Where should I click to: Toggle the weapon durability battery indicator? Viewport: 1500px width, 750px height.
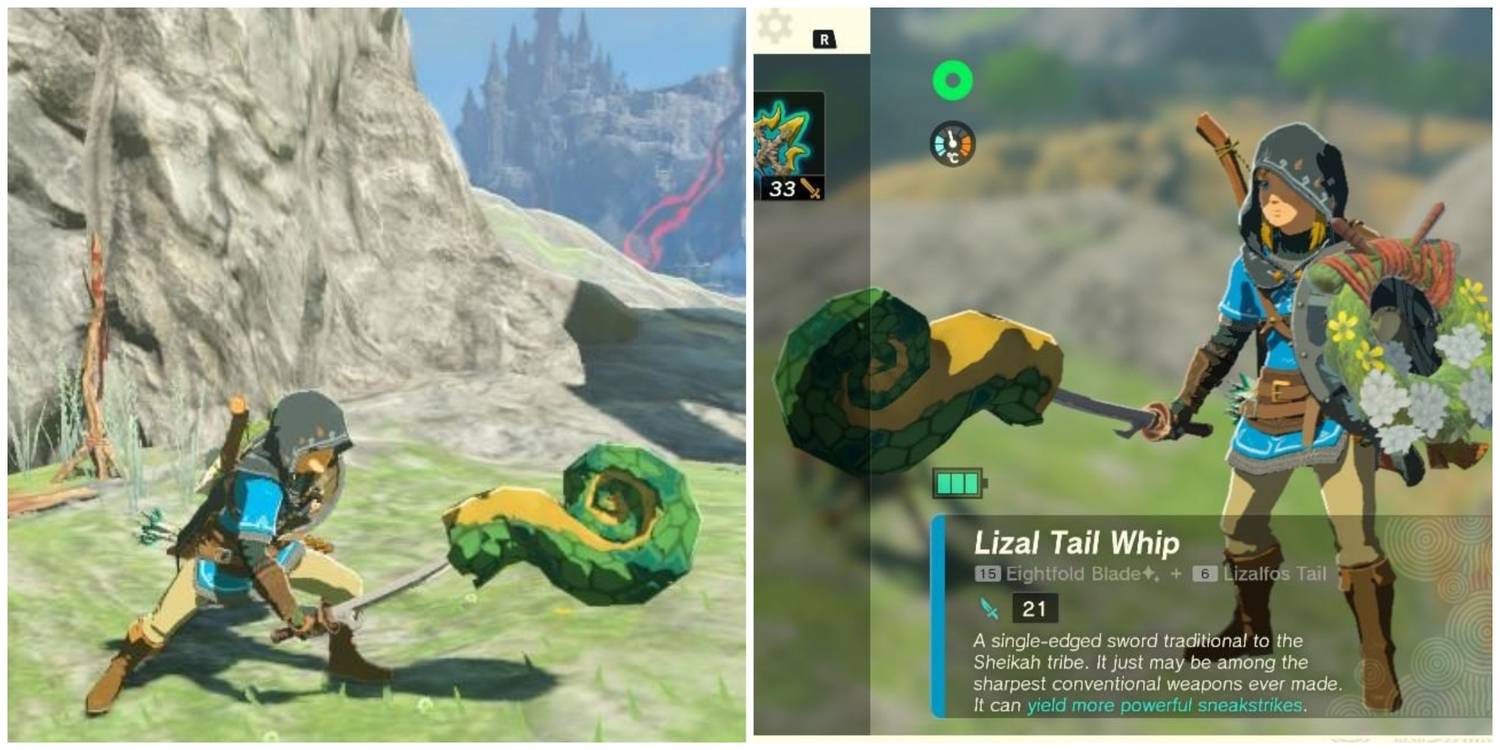click(x=957, y=481)
